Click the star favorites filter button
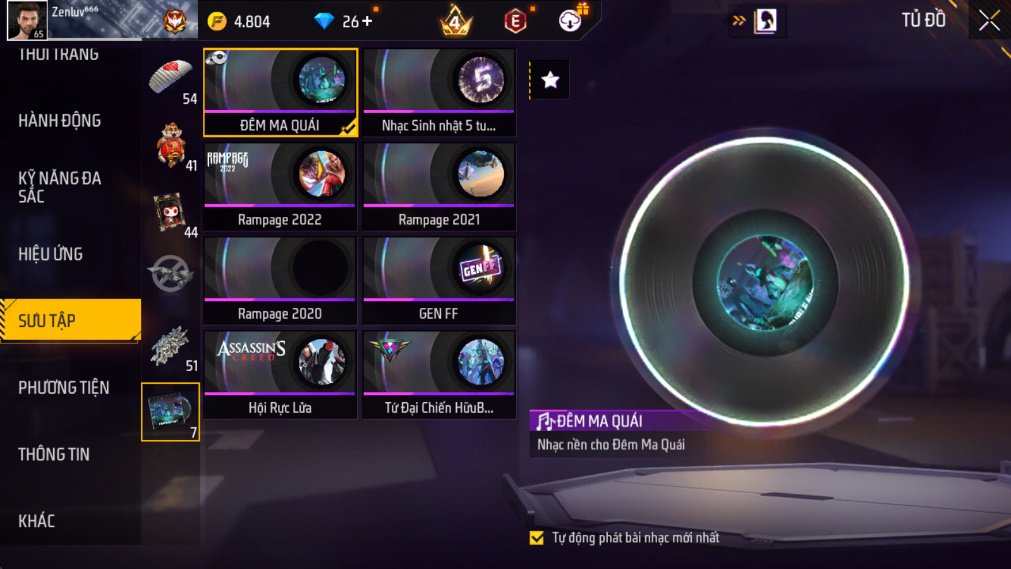This screenshot has height=569, width=1011. pyautogui.click(x=550, y=81)
